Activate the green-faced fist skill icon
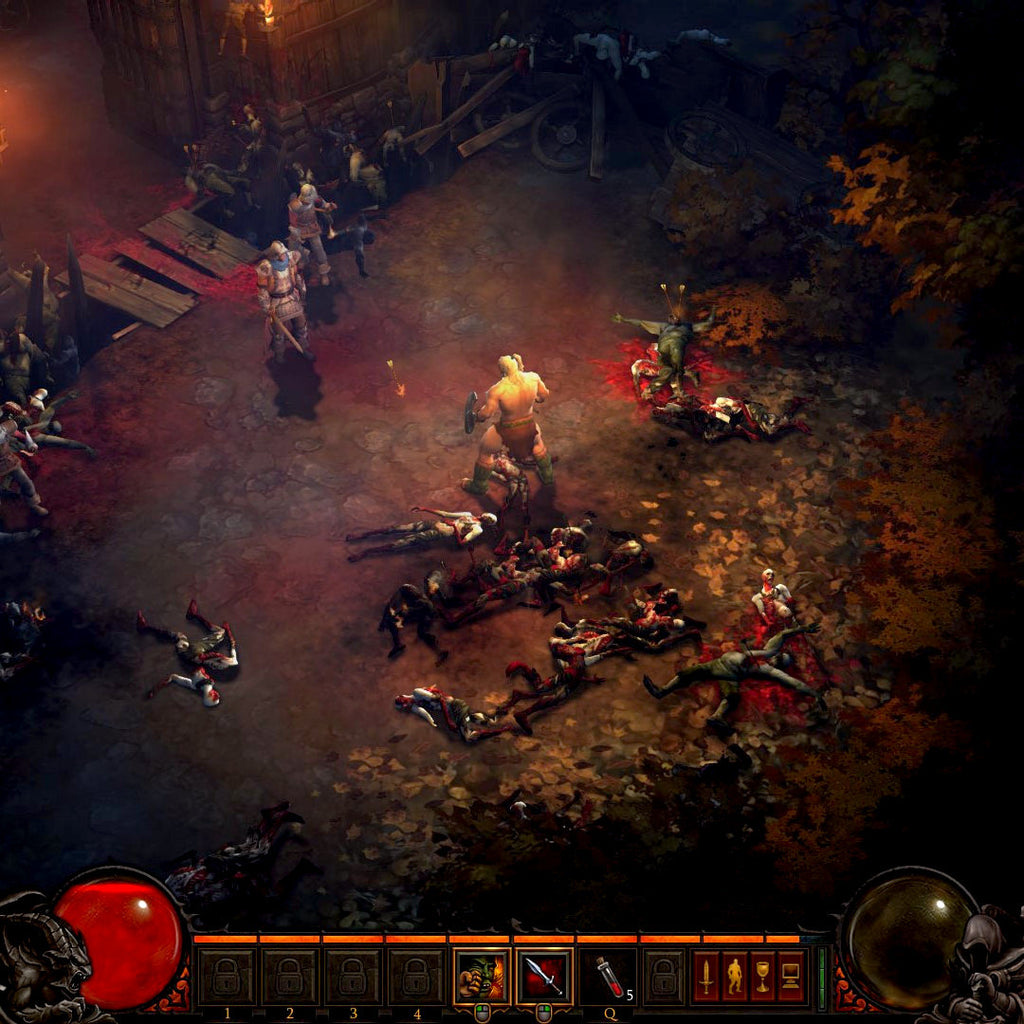This screenshot has height=1024, width=1024. (x=481, y=977)
